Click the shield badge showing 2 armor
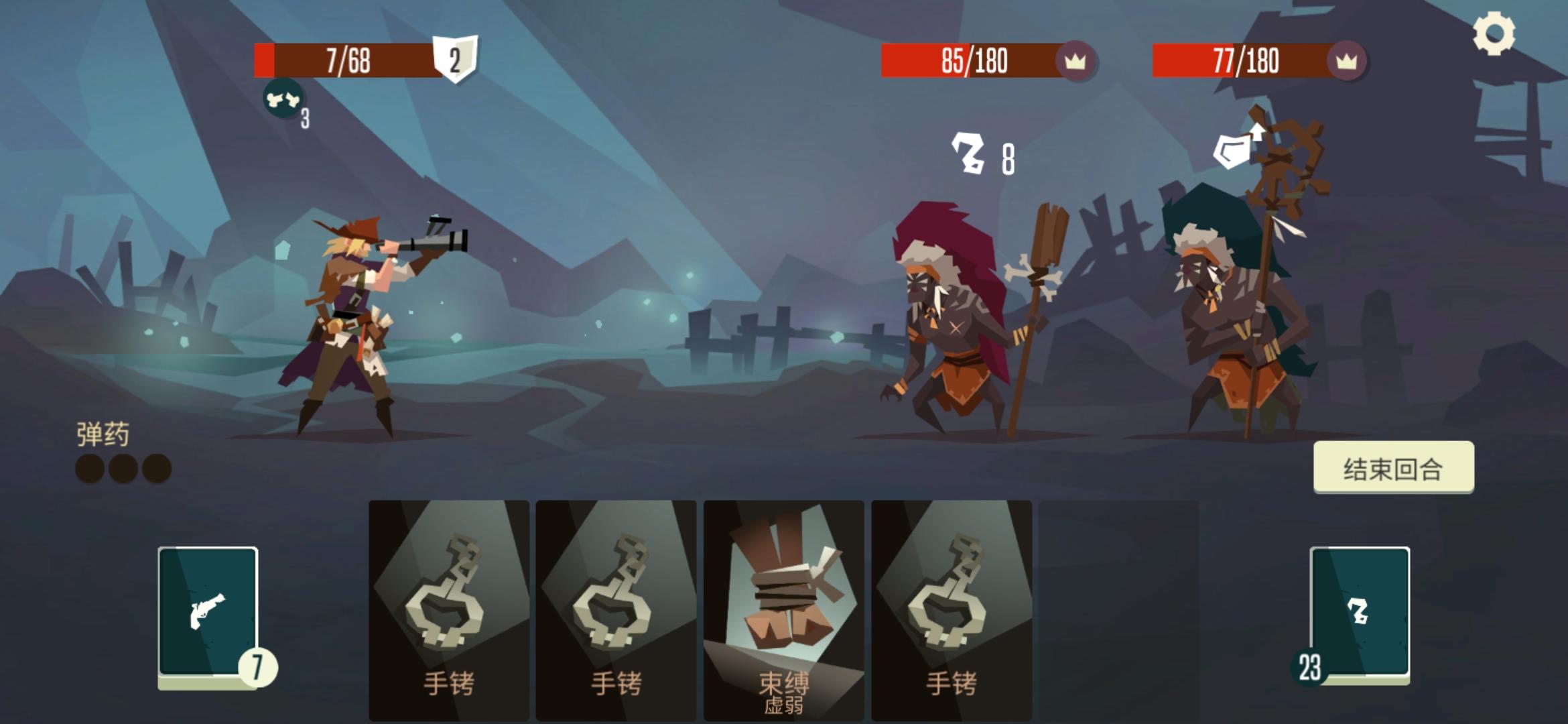 (x=456, y=59)
